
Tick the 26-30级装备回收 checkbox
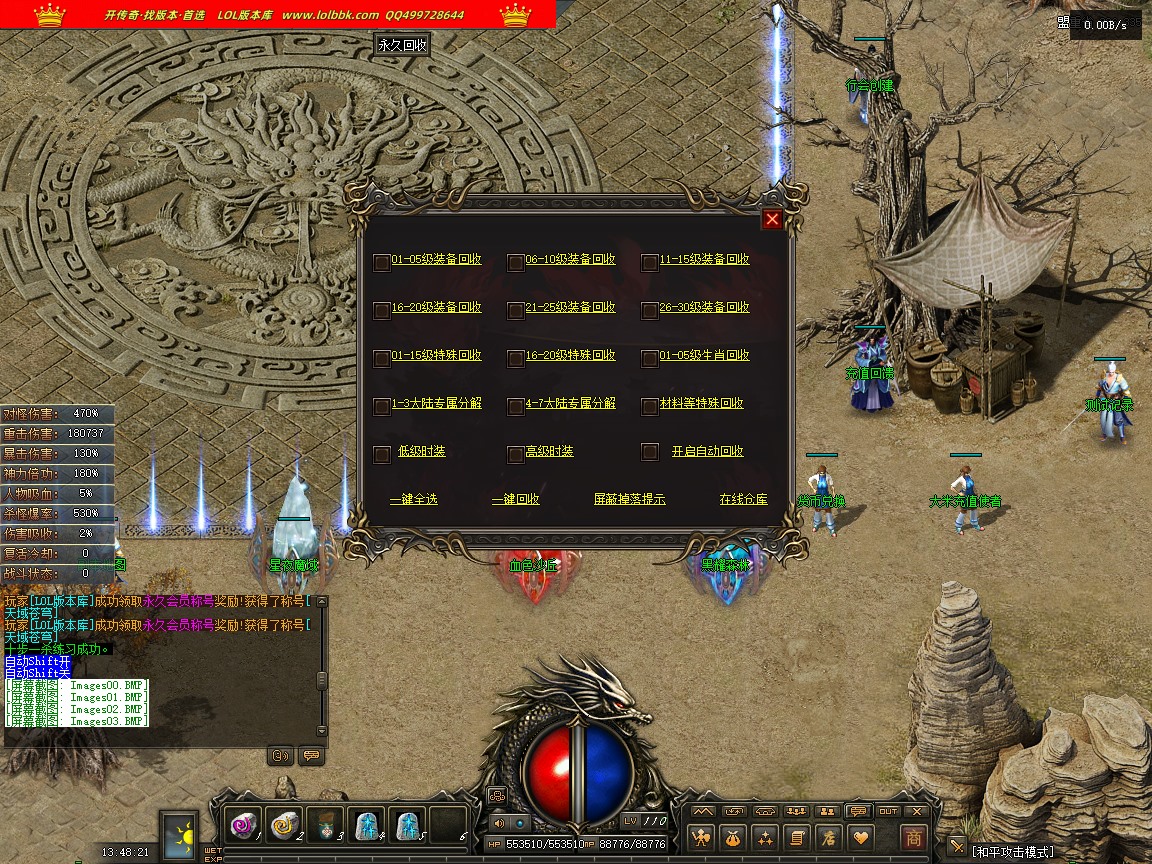pos(650,310)
